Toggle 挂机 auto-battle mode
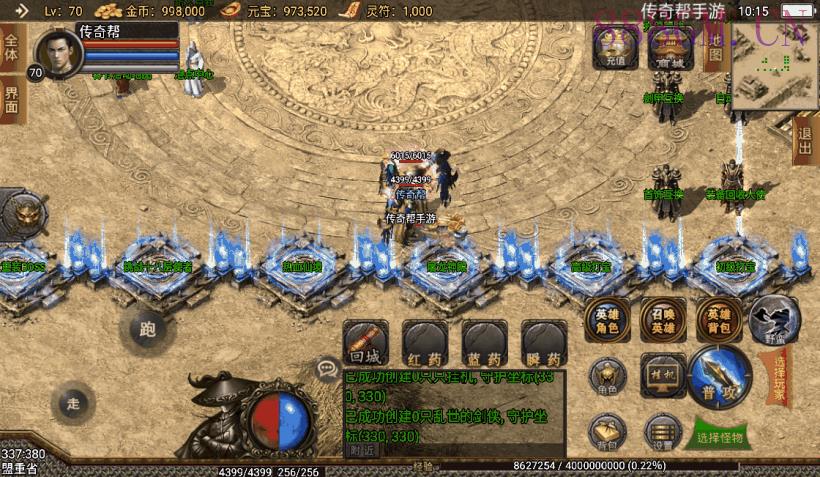The height and width of the screenshot is (477, 820). coord(663,372)
